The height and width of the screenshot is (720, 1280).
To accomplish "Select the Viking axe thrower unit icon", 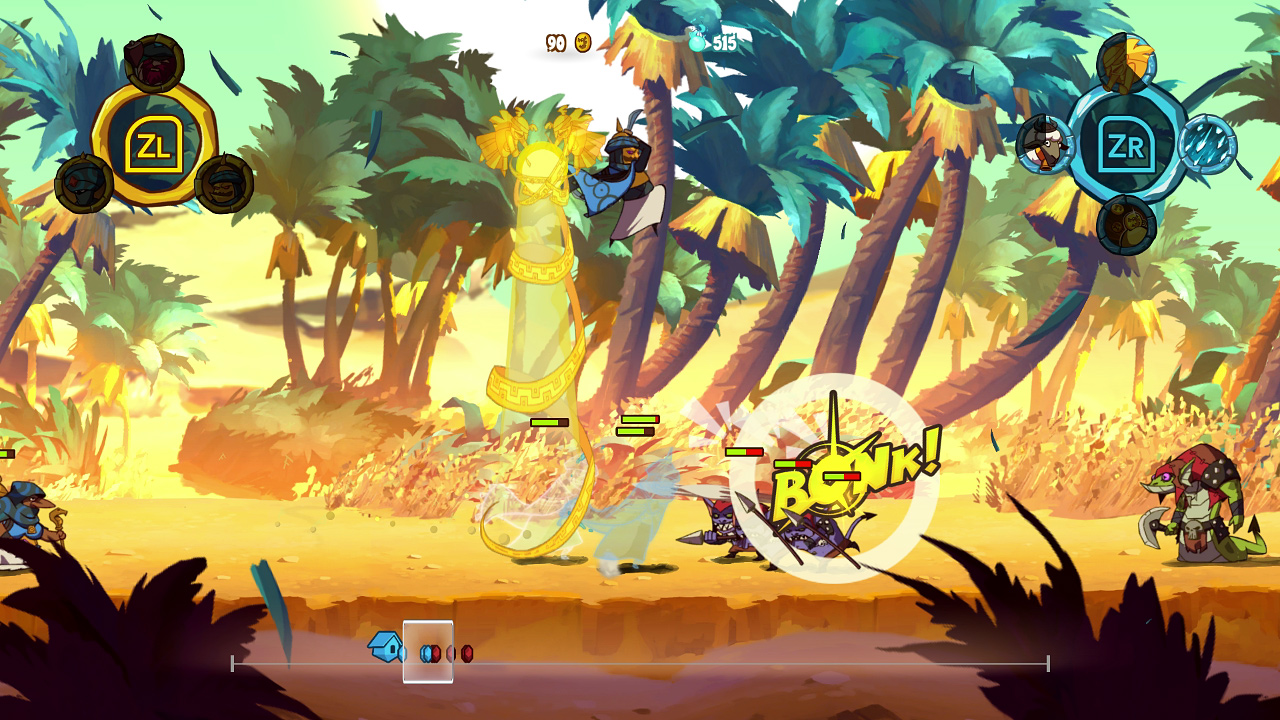I will (155, 62).
